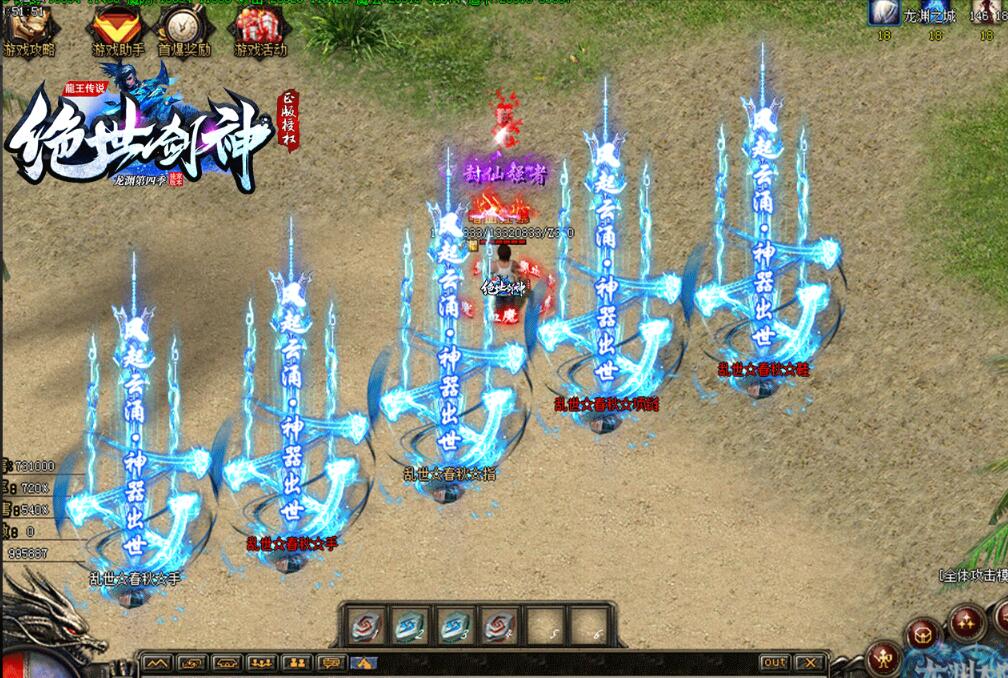
Task: Click the round golden figure orb button
Action: (x=885, y=658)
